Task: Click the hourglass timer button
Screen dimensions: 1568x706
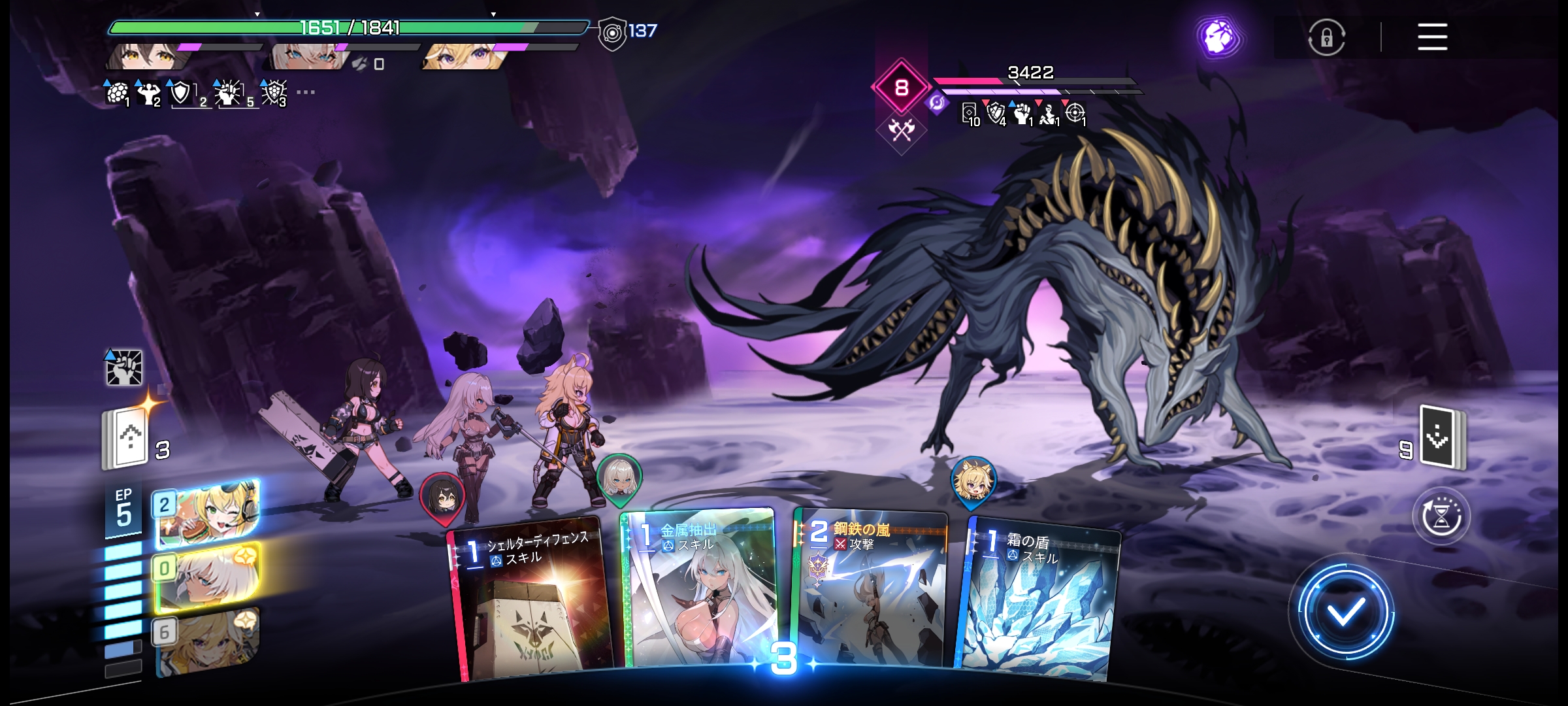Action: 1441,517
